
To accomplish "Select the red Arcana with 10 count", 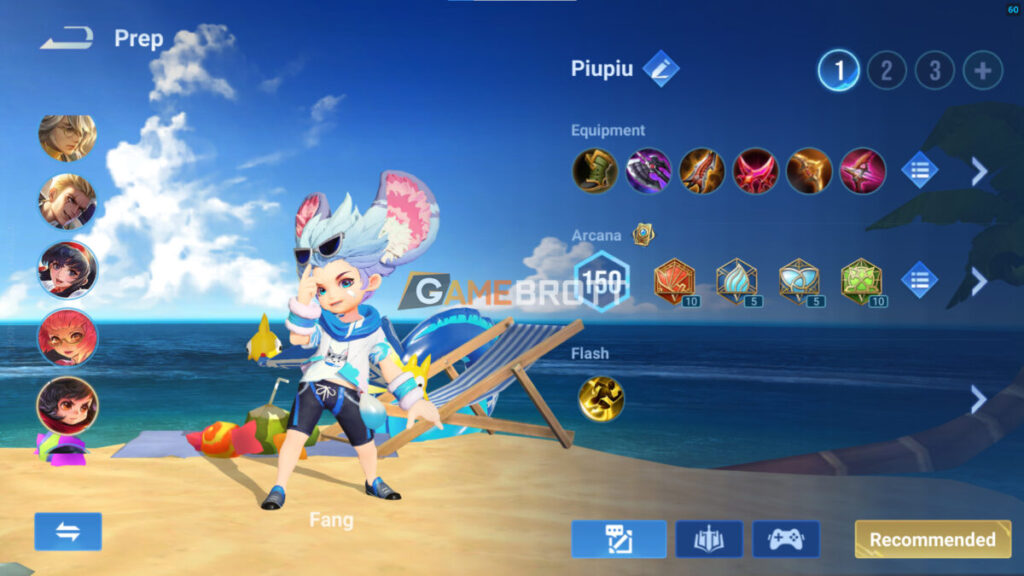I will (x=675, y=281).
